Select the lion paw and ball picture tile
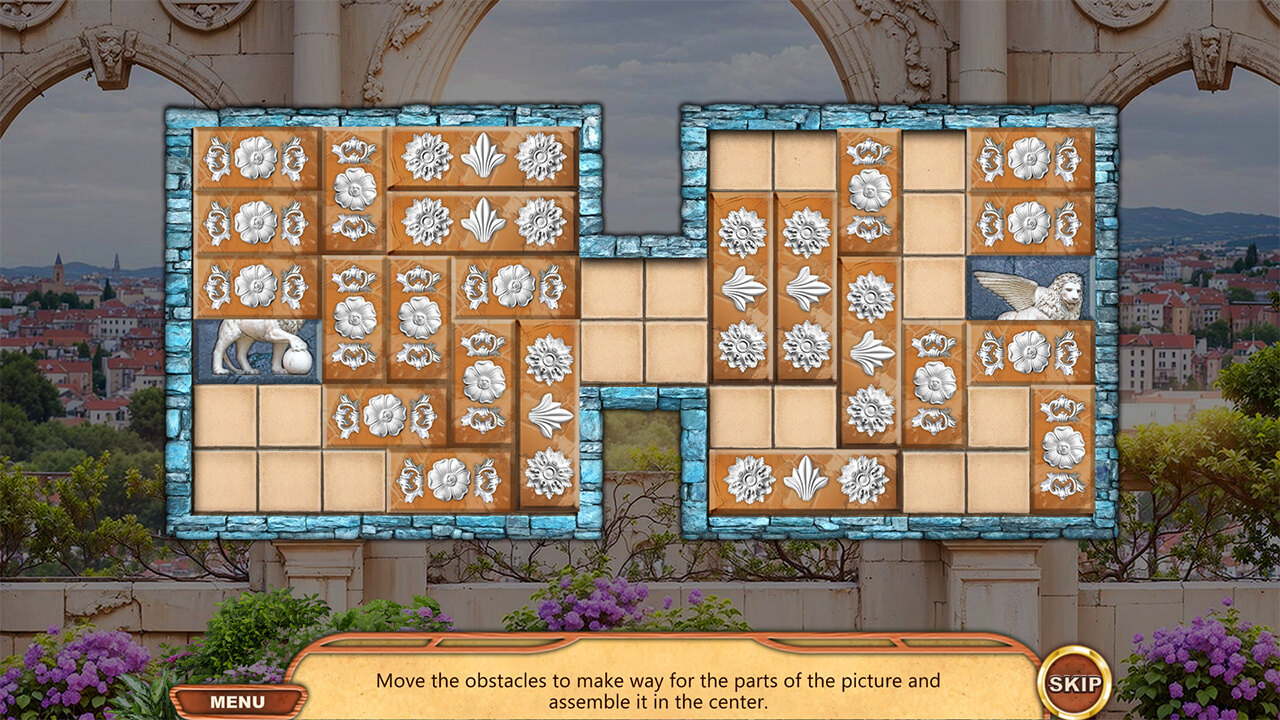 click(257, 350)
